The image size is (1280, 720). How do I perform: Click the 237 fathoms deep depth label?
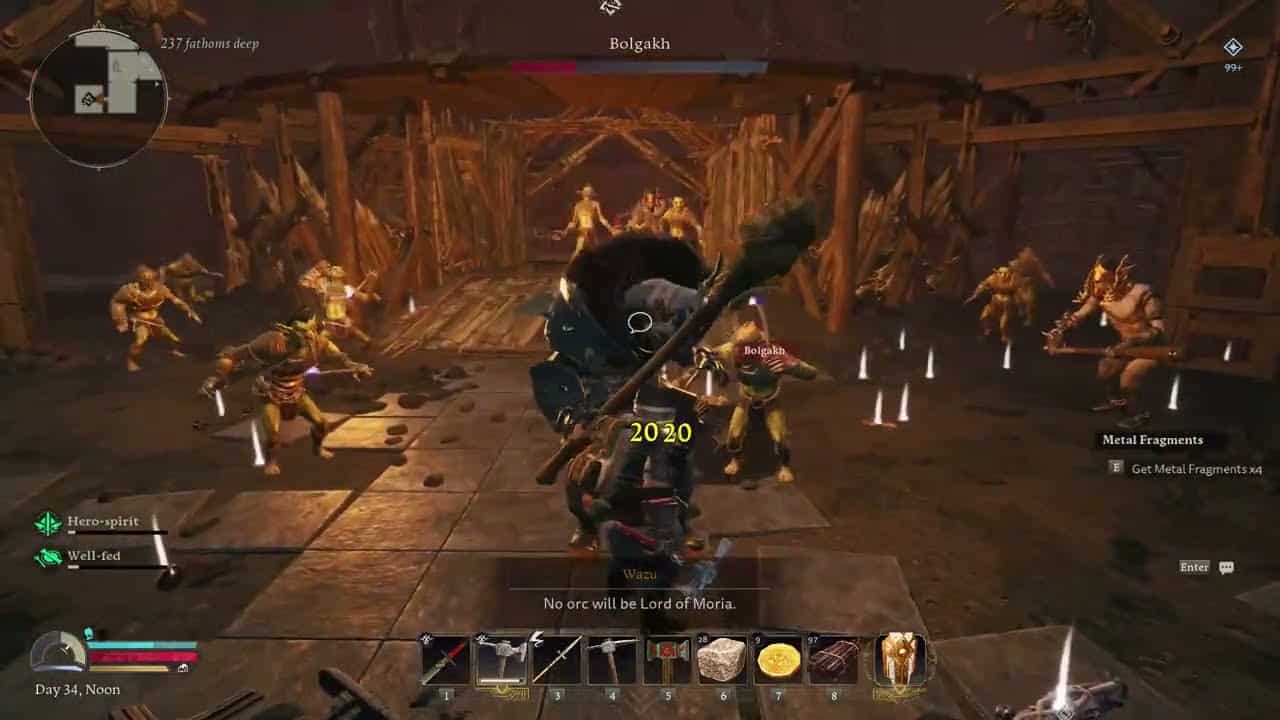click(x=206, y=44)
